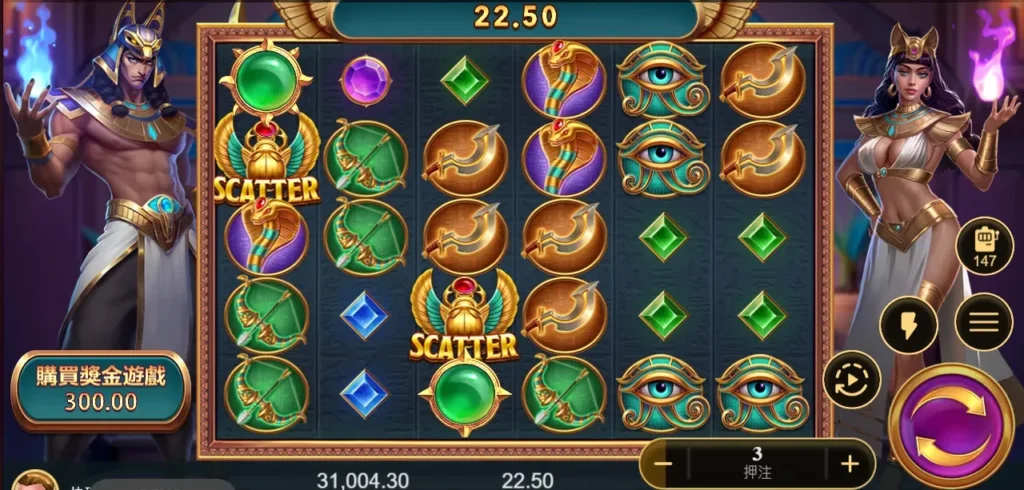Open the hamburger menu
The width and height of the screenshot is (1024, 490).
pyautogui.click(x=983, y=322)
